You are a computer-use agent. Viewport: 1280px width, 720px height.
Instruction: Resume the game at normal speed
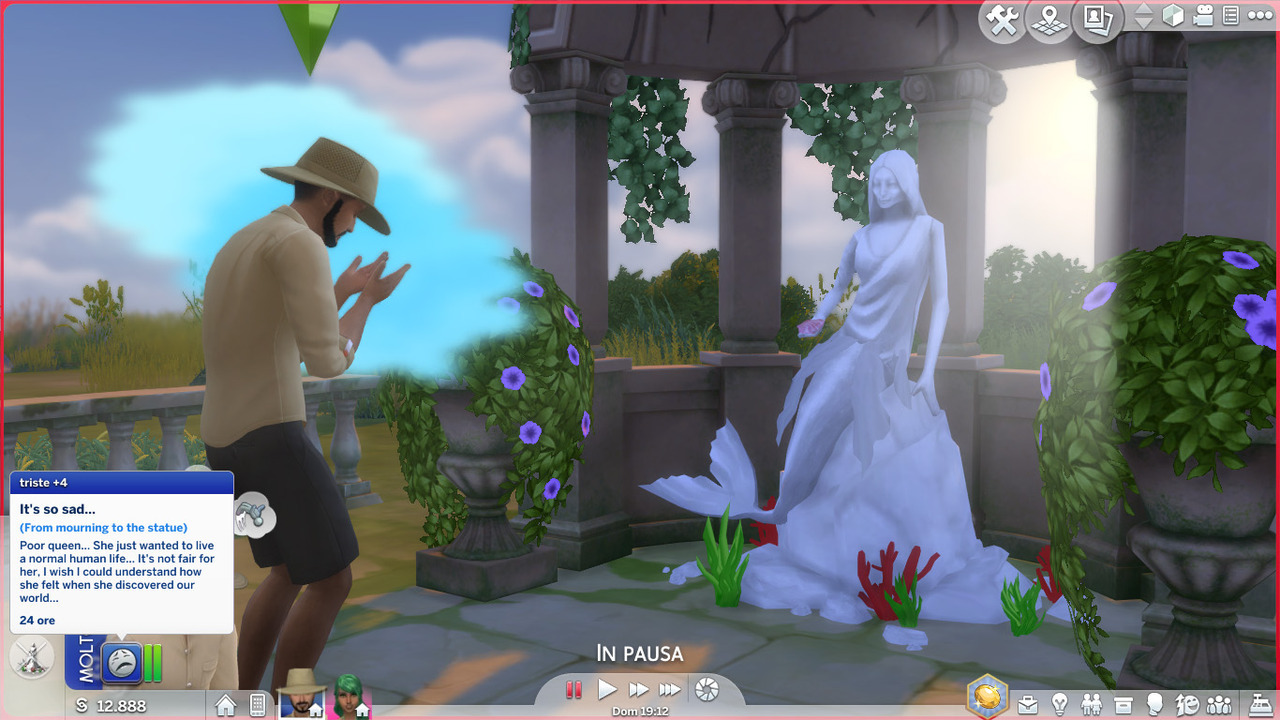(x=607, y=689)
